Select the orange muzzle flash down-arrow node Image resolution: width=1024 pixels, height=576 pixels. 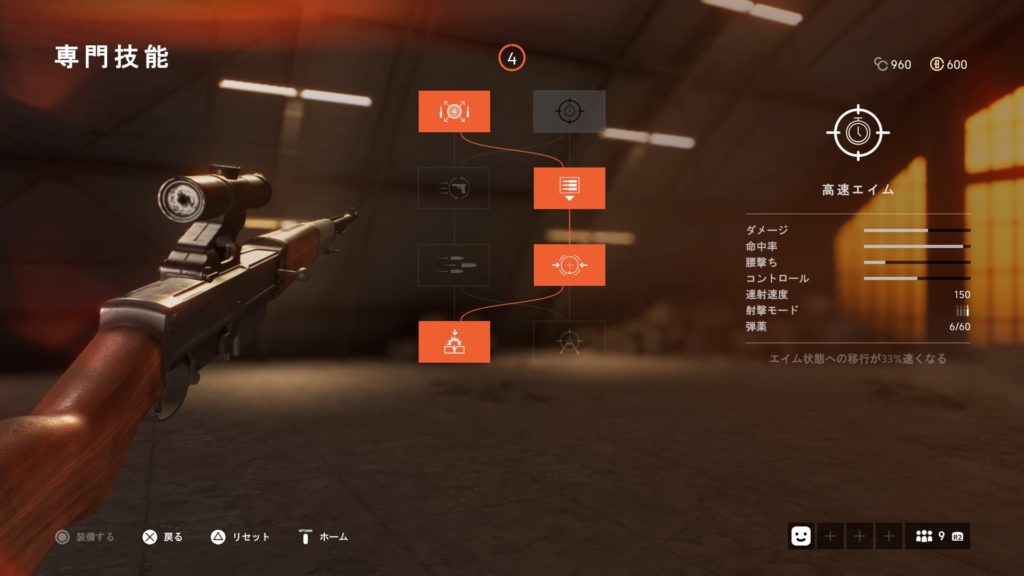pos(454,342)
